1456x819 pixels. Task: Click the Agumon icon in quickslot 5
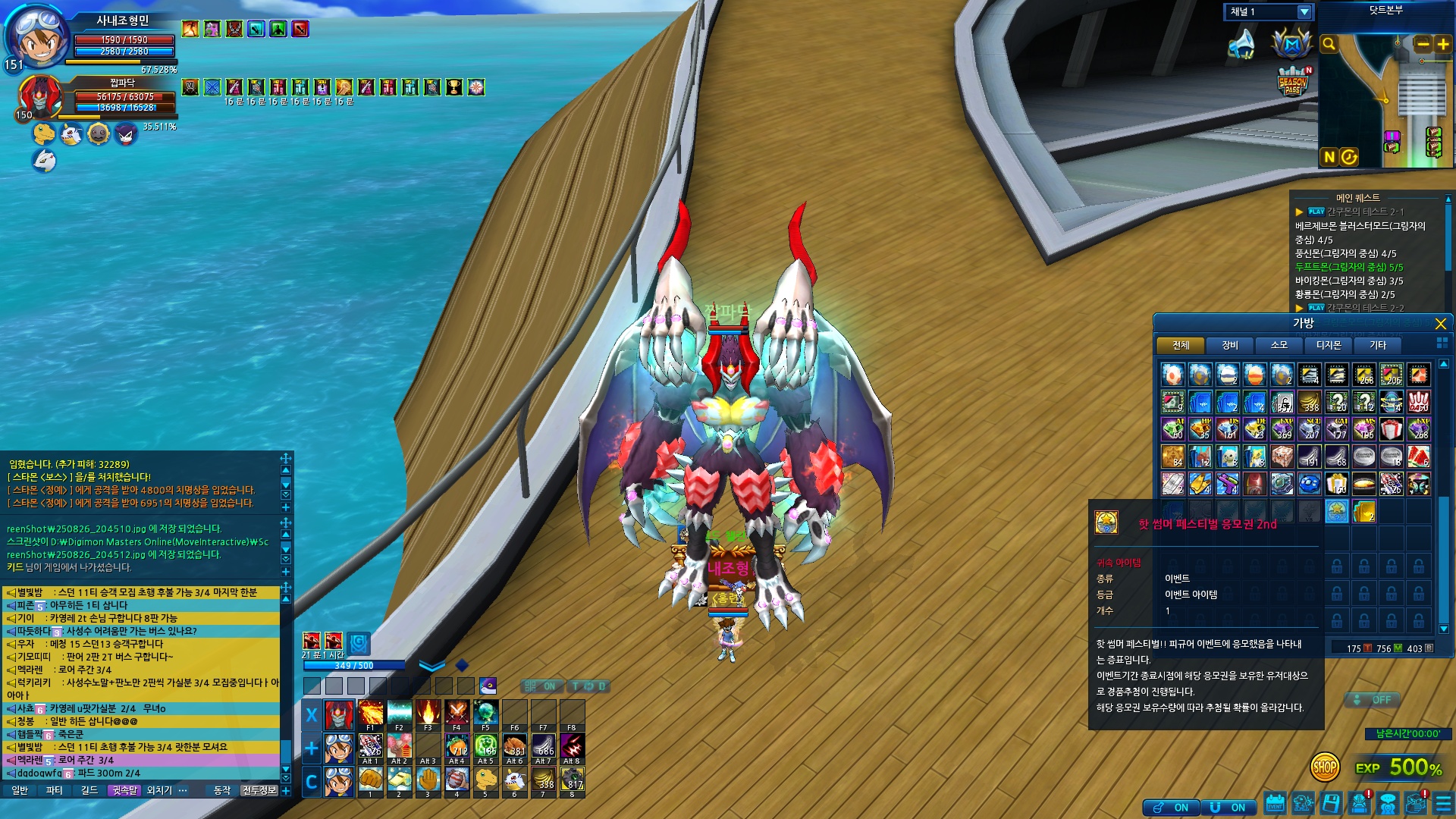click(x=485, y=780)
